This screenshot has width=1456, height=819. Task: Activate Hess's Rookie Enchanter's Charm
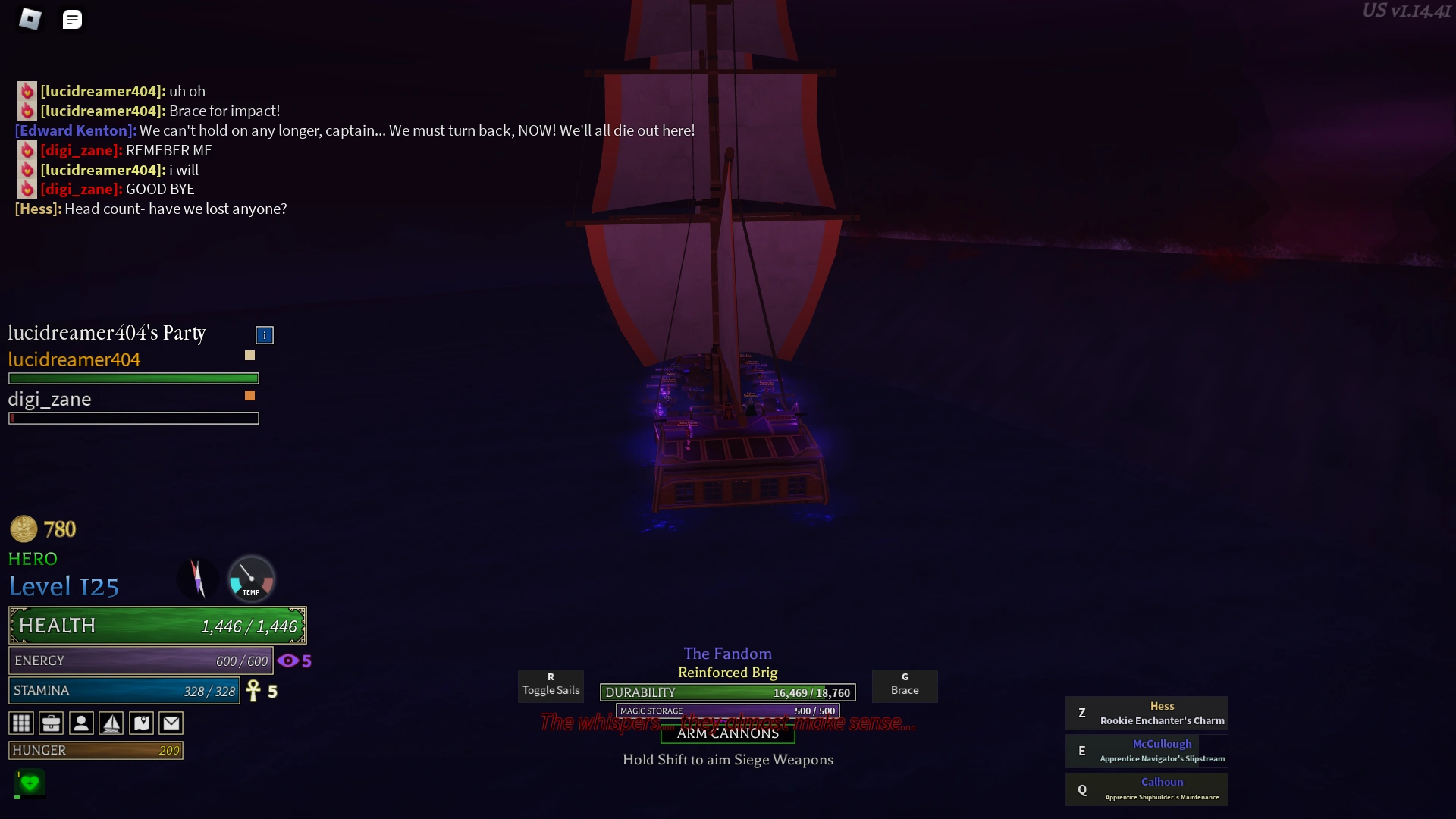point(1147,713)
